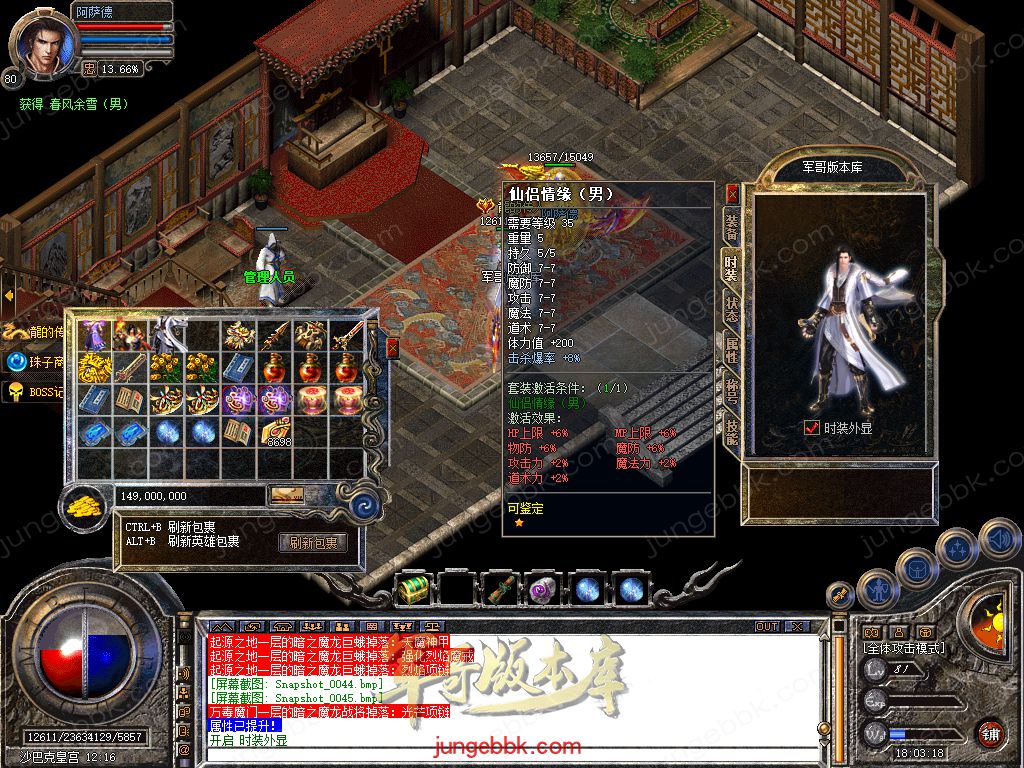The image size is (1024, 768).
Task: Open the 状态 status tab
Action: (732, 309)
